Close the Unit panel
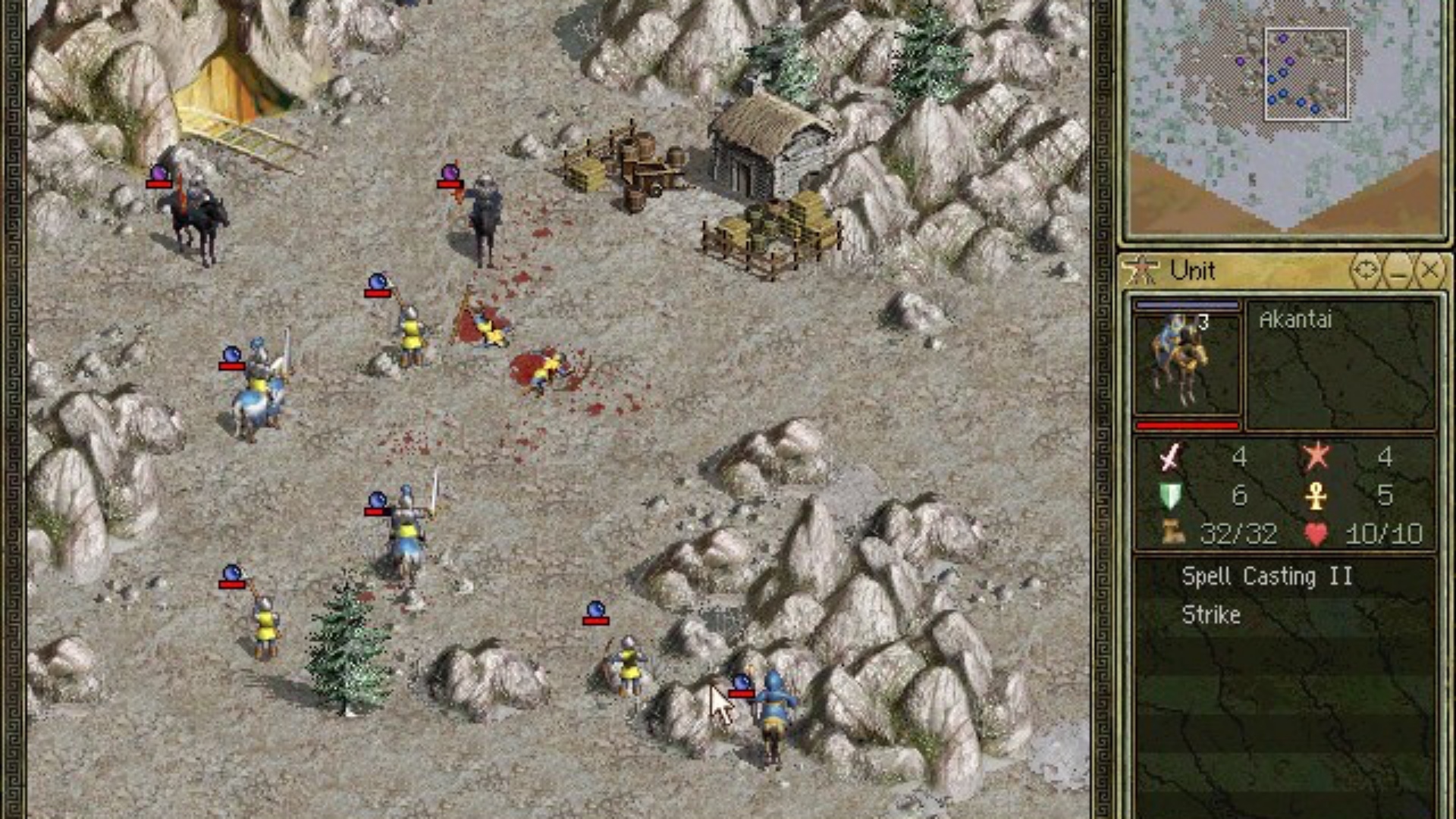1456x819 pixels. pos(1429,271)
